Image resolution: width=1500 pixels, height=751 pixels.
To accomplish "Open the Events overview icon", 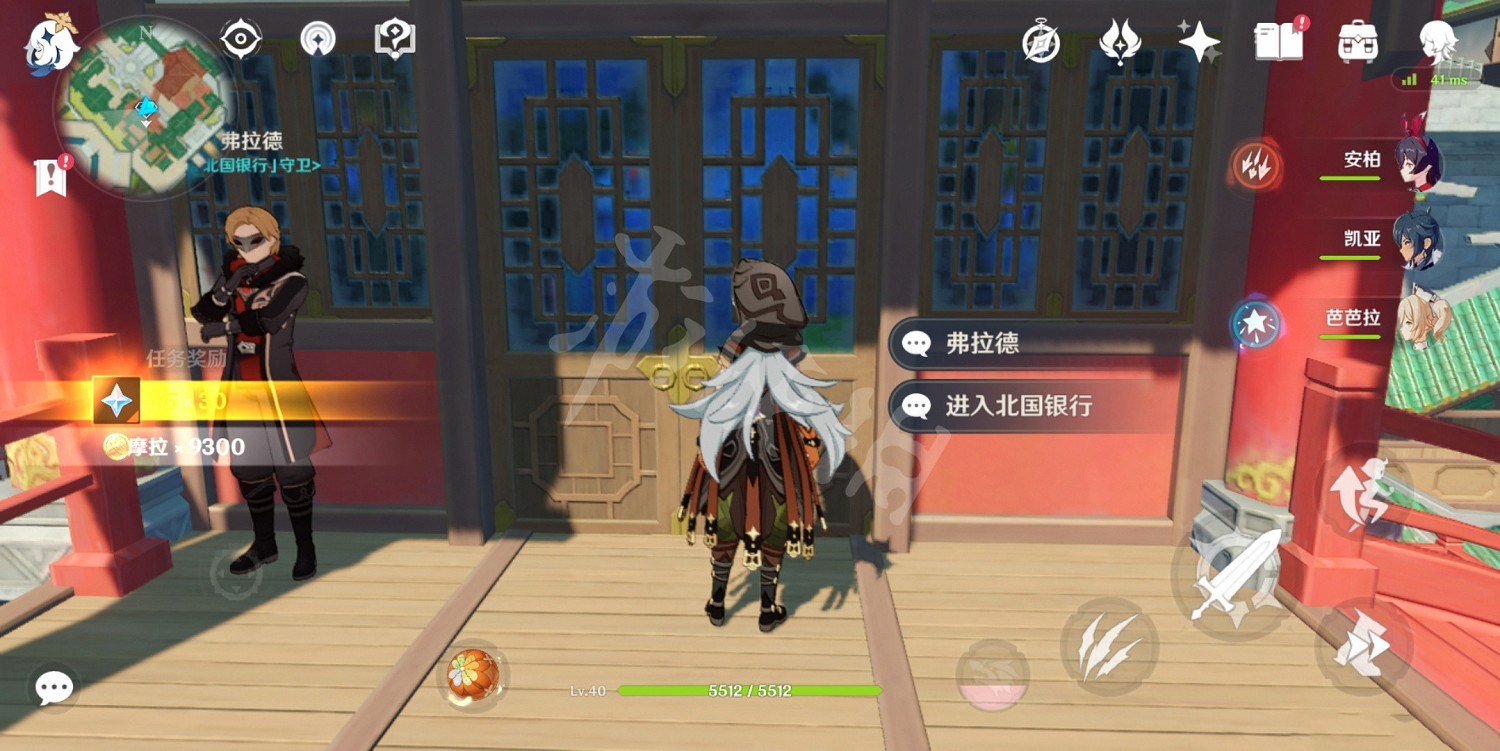I will (1118, 42).
